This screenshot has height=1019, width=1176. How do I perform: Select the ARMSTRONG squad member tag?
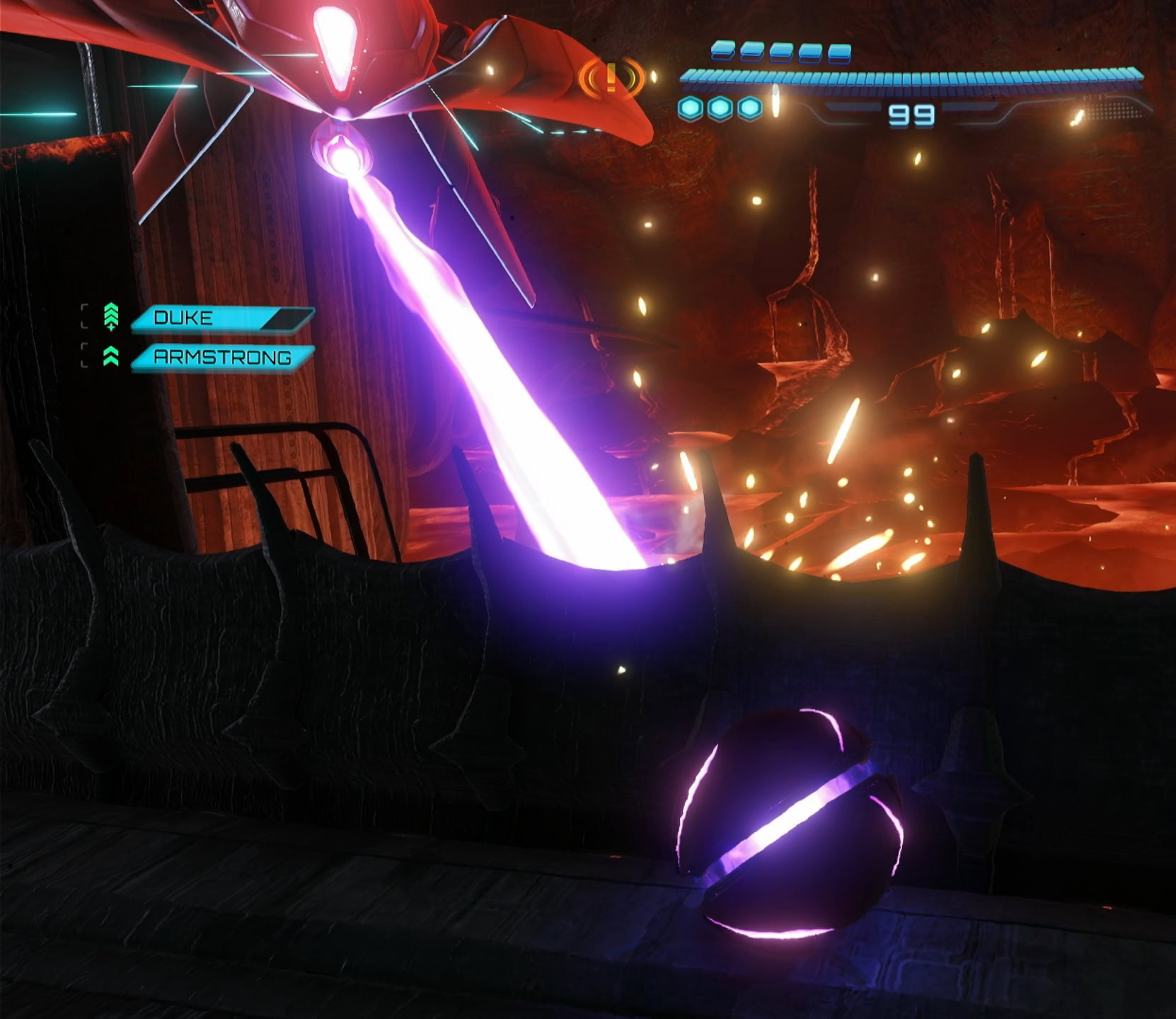(x=222, y=357)
